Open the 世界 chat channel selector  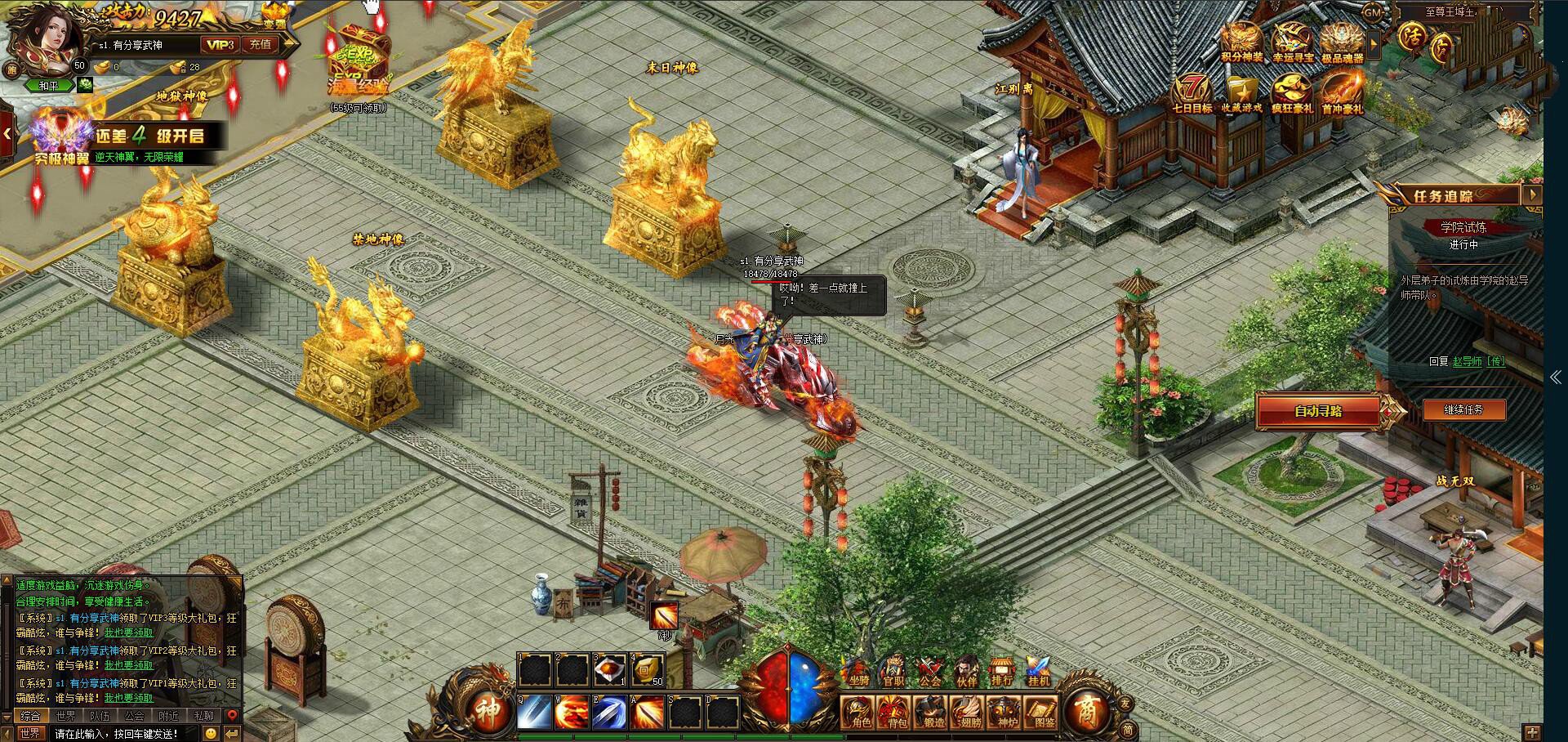pyautogui.click(x=30, y=734)
